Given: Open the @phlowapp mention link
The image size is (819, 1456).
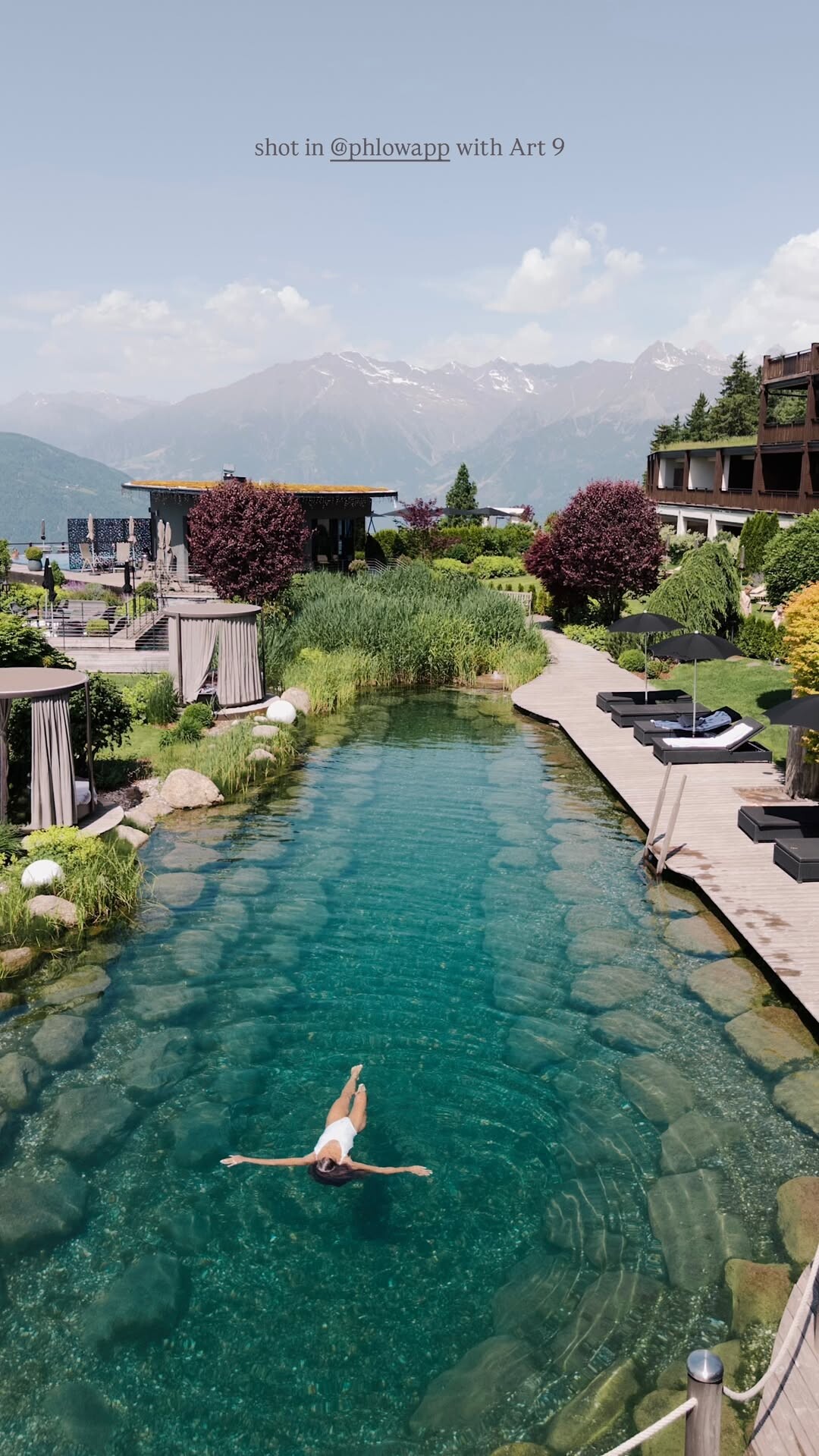Looking at the screenshot, I should coord(390,148).
